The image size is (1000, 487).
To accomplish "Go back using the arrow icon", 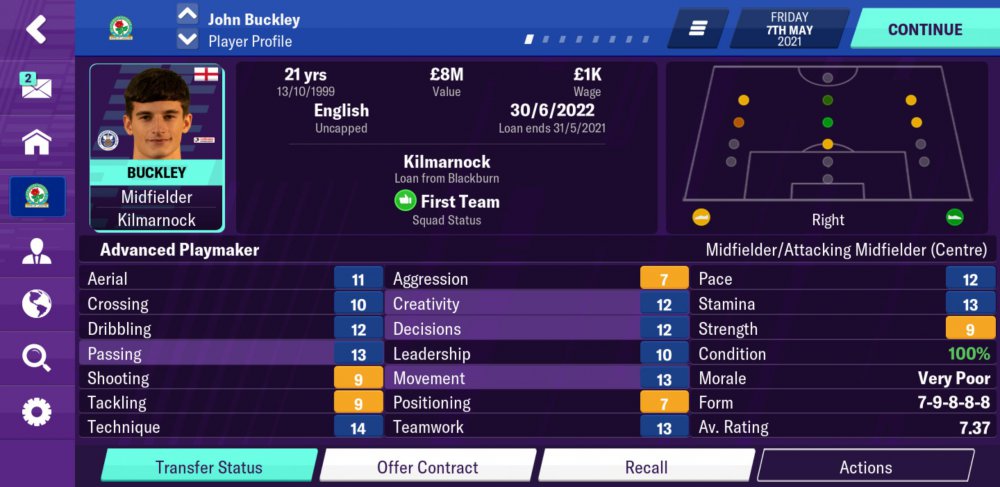I will [36, 29].
